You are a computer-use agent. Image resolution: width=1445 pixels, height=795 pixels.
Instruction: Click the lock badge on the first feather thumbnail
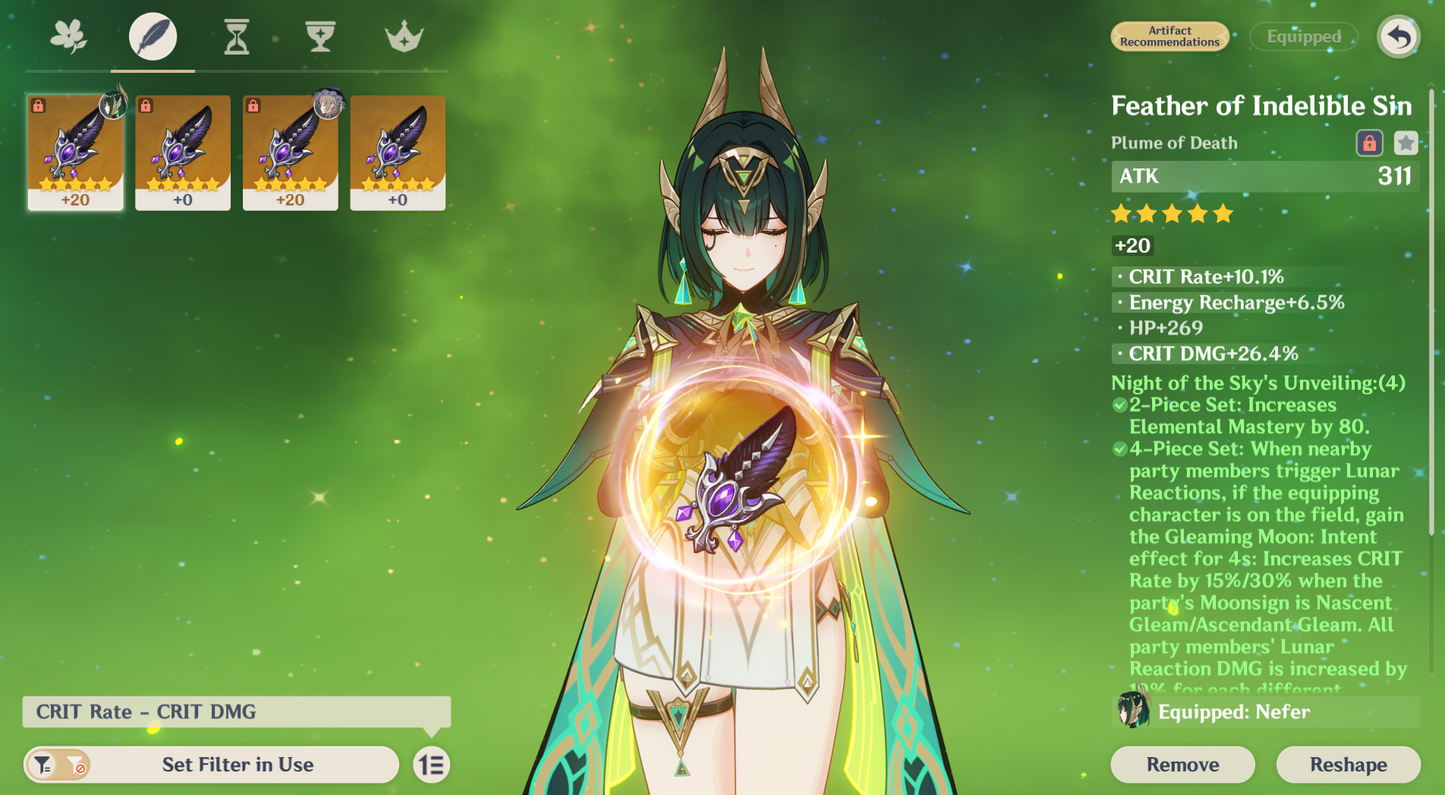tap(39, 104)
